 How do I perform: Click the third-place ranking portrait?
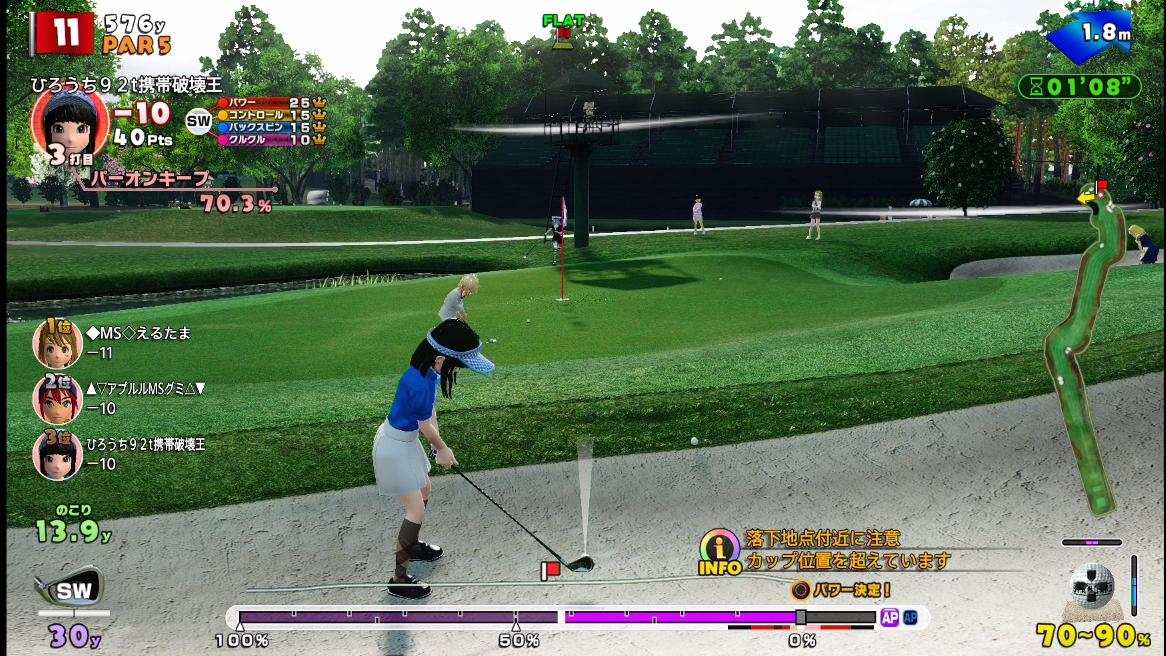58,454
